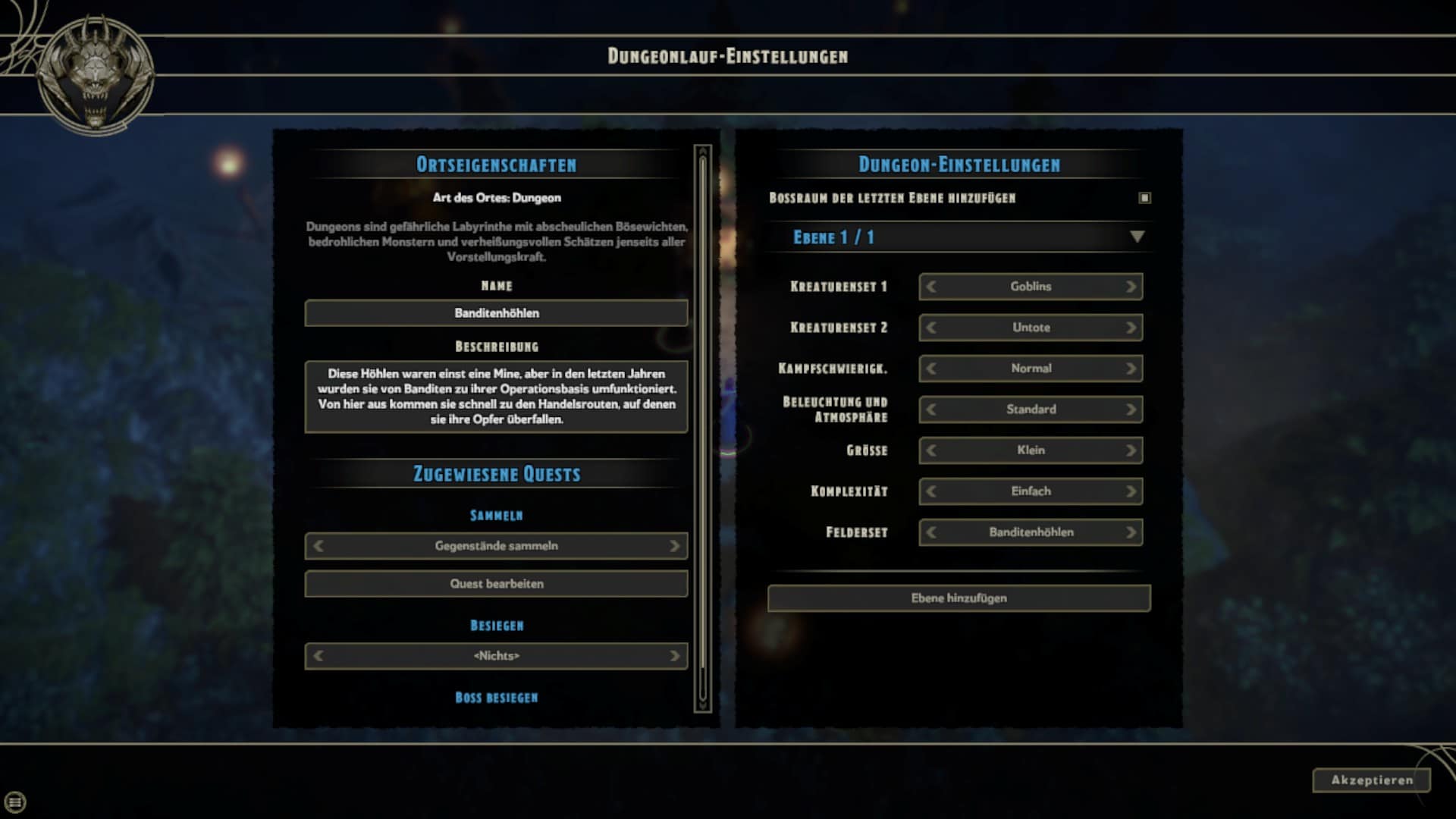Image resolution: width=1456 pixels, height=819 pixels.
Task: Pick the next Felderset after Banditenhöhlen
Action: click(1131, 532)
